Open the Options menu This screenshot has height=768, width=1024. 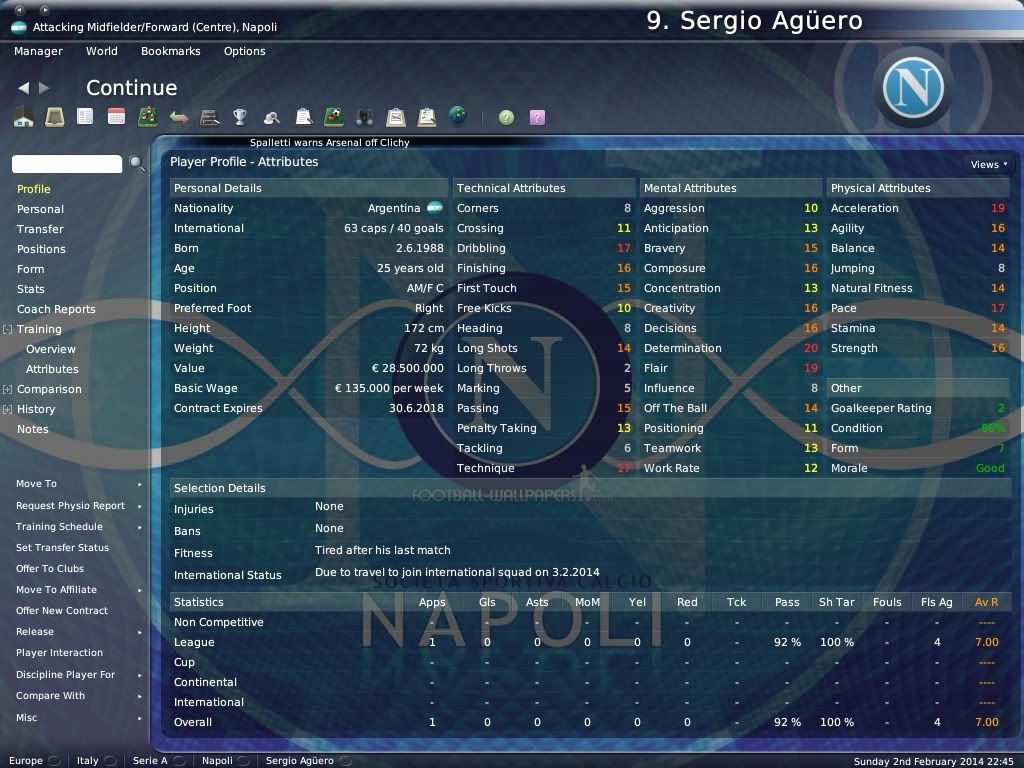coord(244,51)
